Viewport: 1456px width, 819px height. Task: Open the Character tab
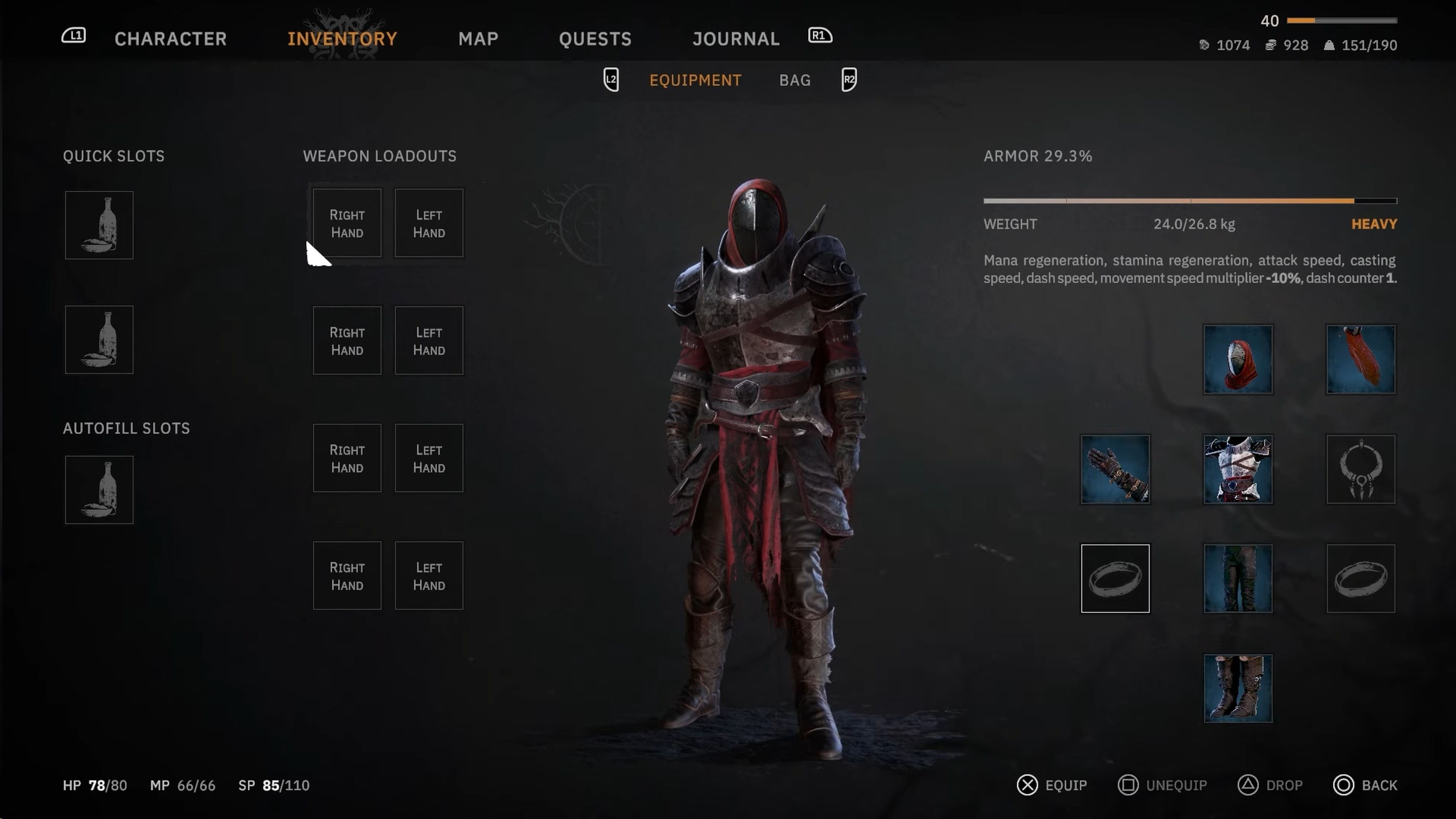170,38
